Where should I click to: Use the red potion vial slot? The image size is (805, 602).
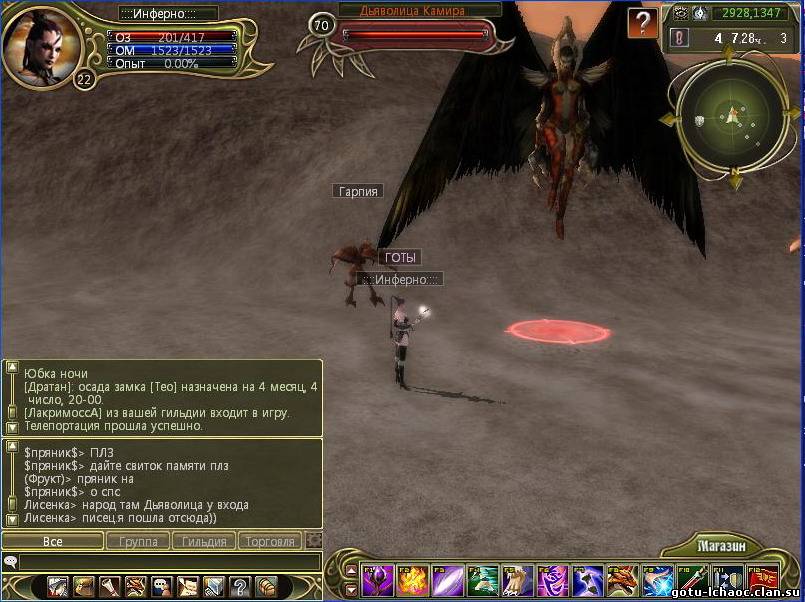(x=692, y=580)
